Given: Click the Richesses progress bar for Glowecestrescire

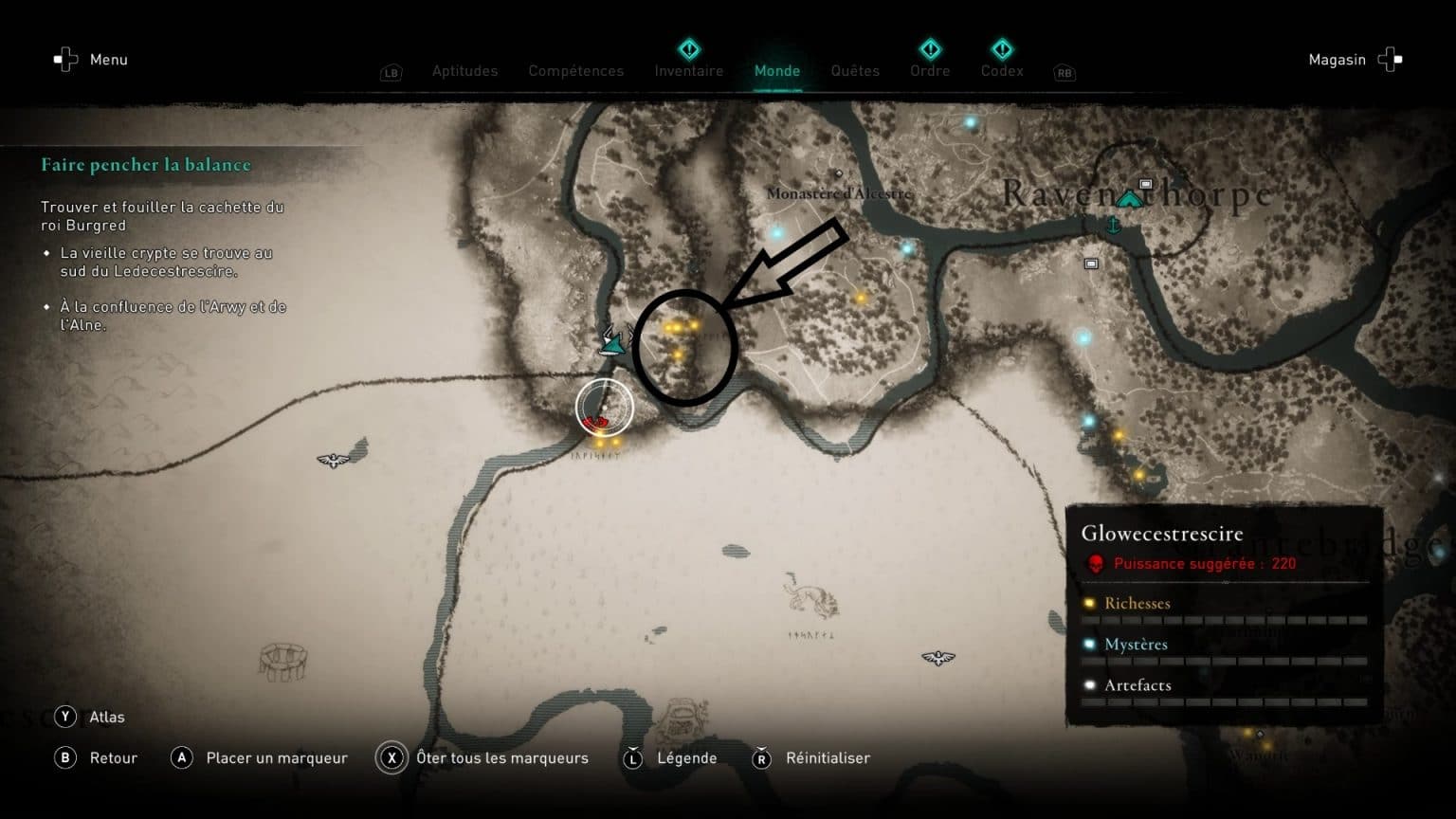Looking at the screenshot, I should click(x=1223, y=618).
